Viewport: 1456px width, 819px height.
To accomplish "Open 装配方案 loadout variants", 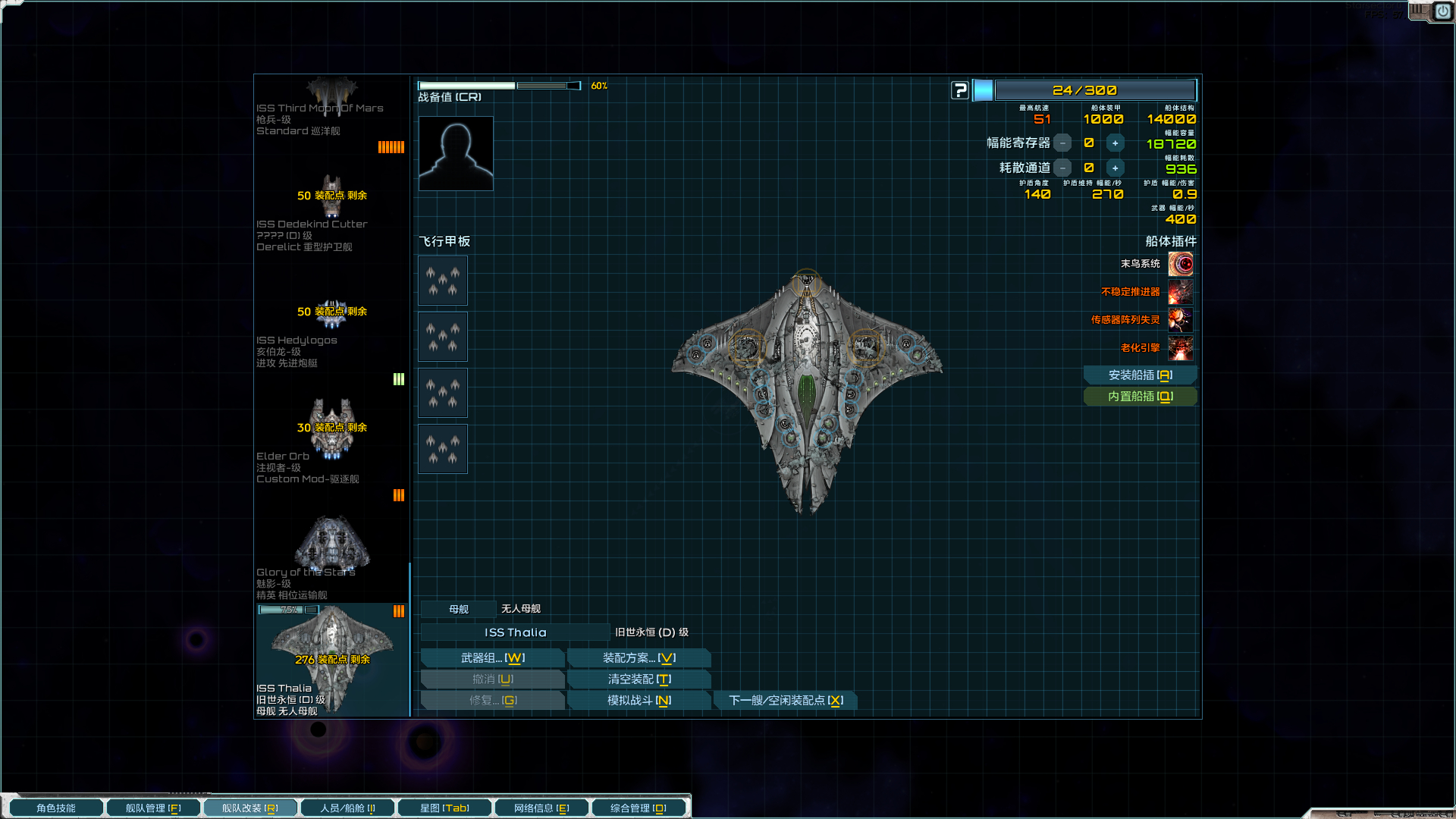I will pos(639,658).
